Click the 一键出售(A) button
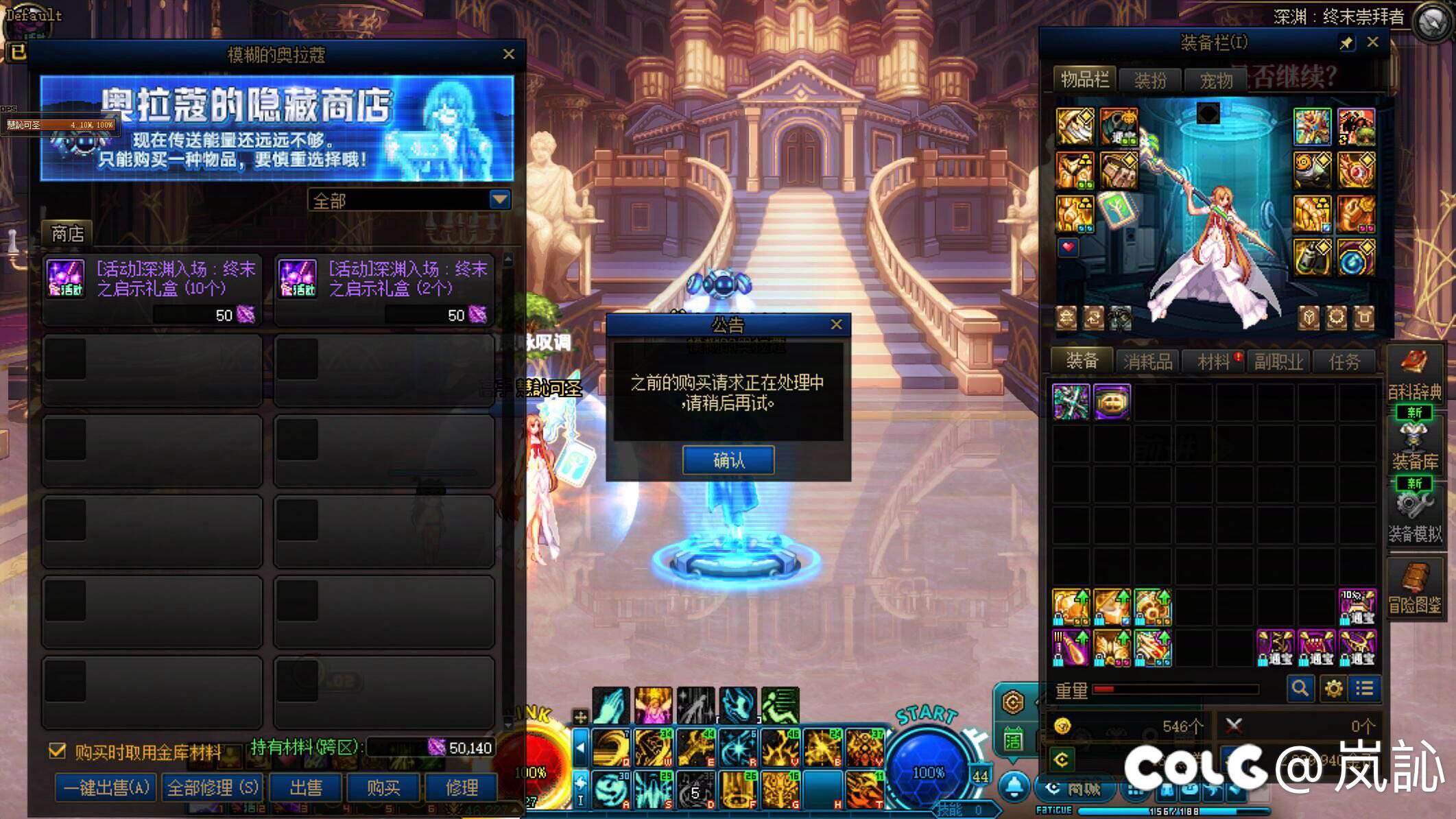Image resolution: width=1456 pixels, height=819 pixels. pos(106,787)
